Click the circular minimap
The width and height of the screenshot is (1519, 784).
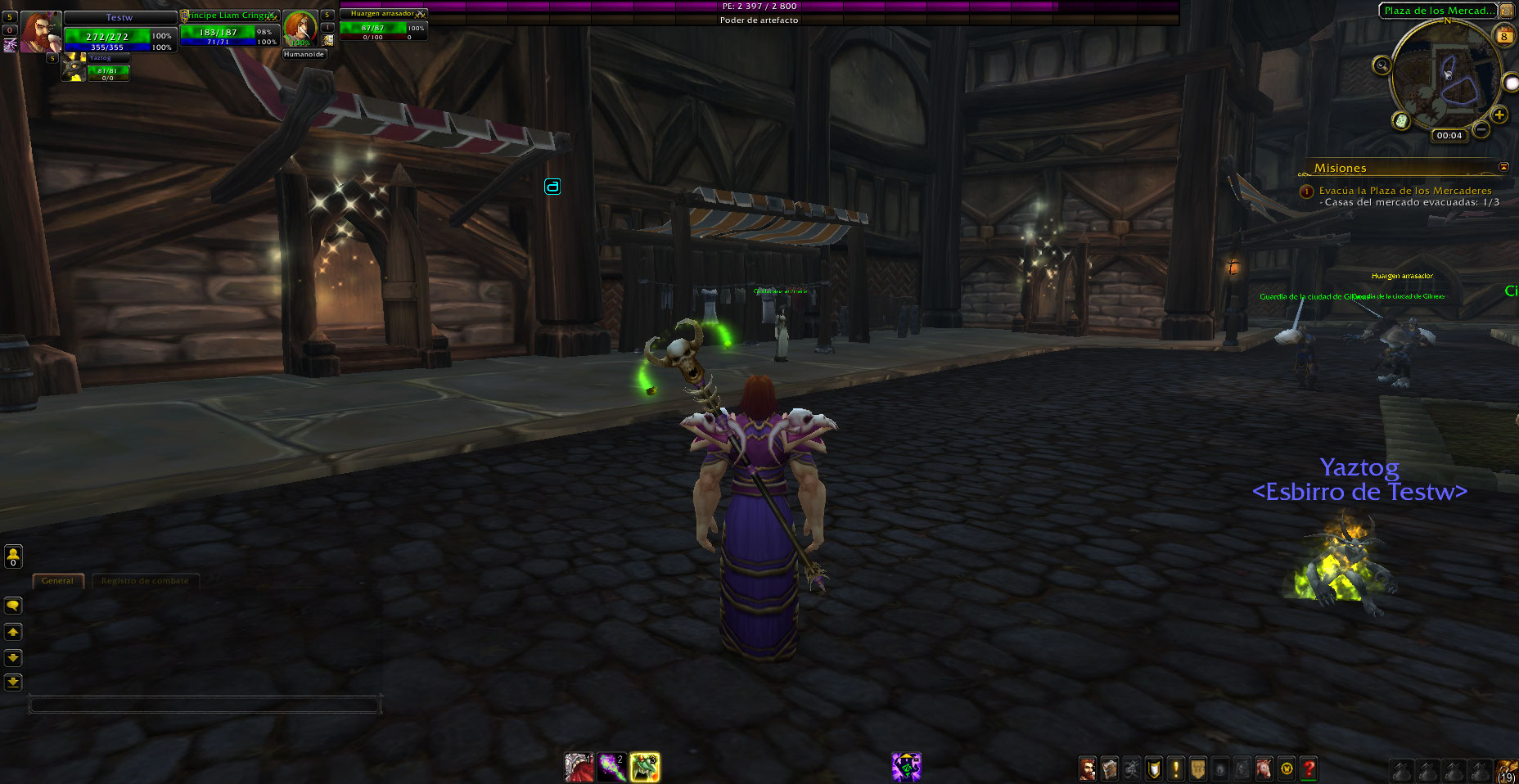coord(1446,75)
